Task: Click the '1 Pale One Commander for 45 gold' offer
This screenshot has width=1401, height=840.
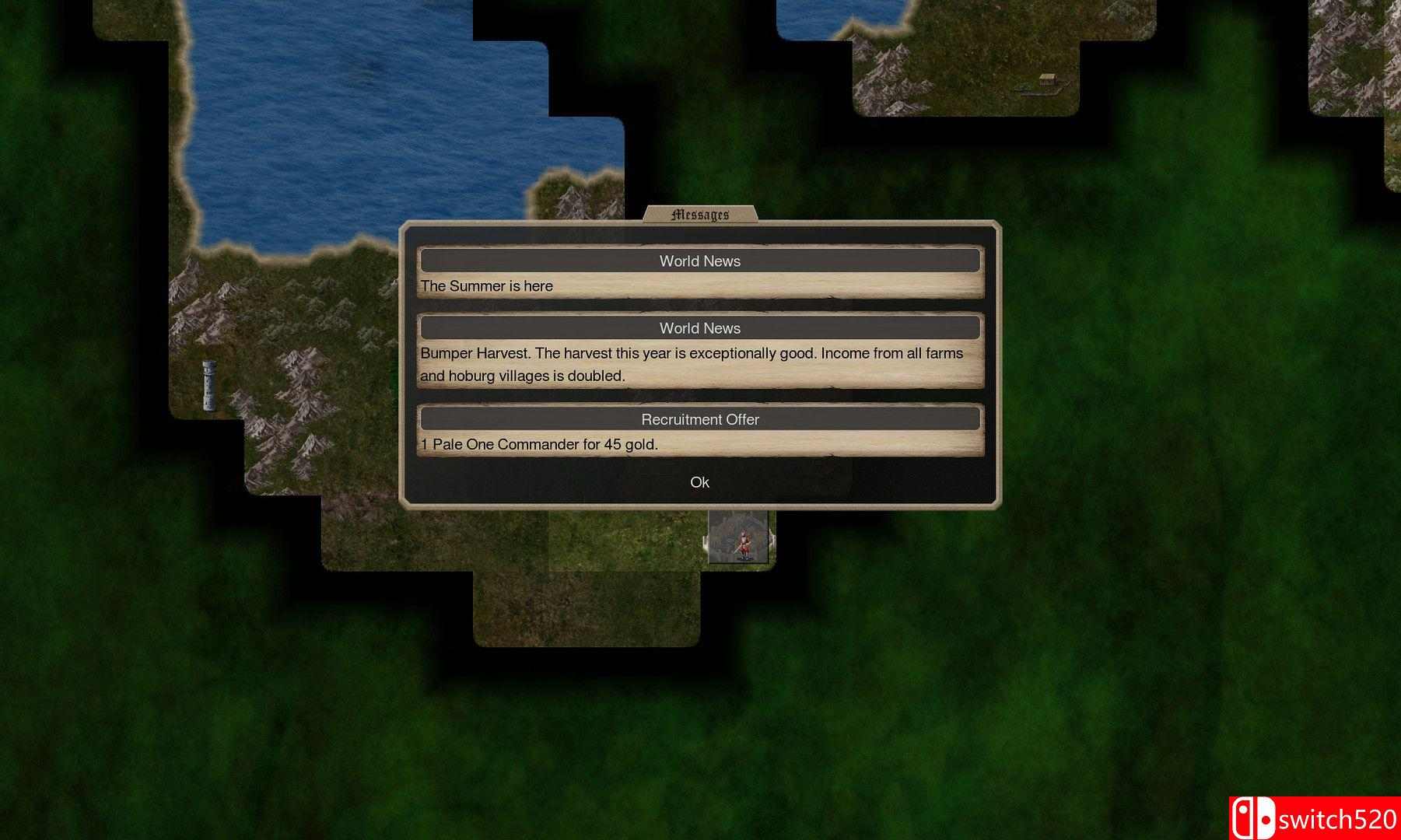Action: click(539, 443)
